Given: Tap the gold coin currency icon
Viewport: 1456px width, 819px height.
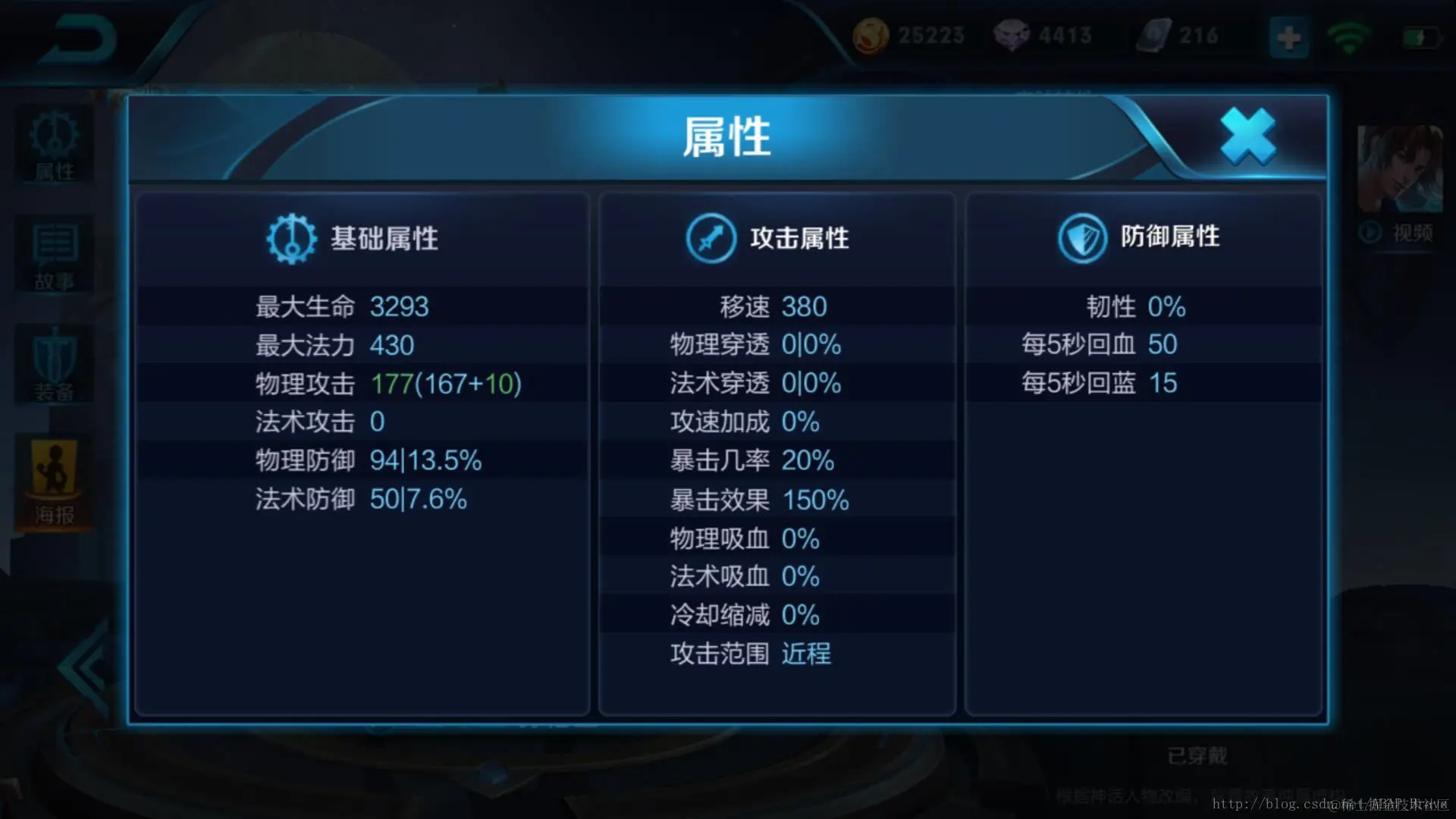Looking at the screenshot, I should pyautogui.click(x=871, y=34).
